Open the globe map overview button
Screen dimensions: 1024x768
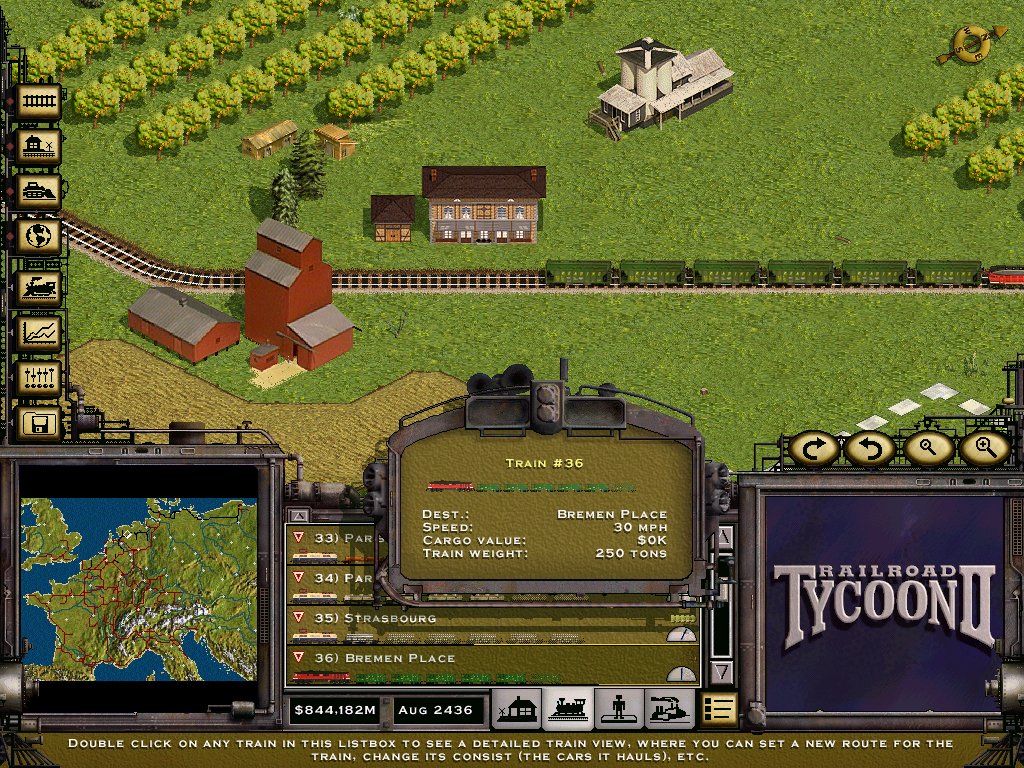point(38,238)
